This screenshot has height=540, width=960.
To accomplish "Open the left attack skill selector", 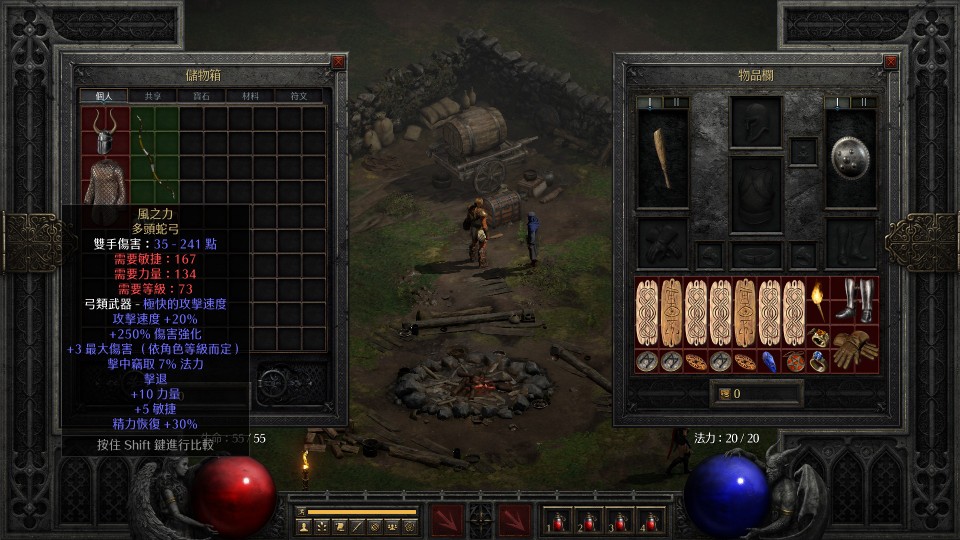I will pos(445,520).
